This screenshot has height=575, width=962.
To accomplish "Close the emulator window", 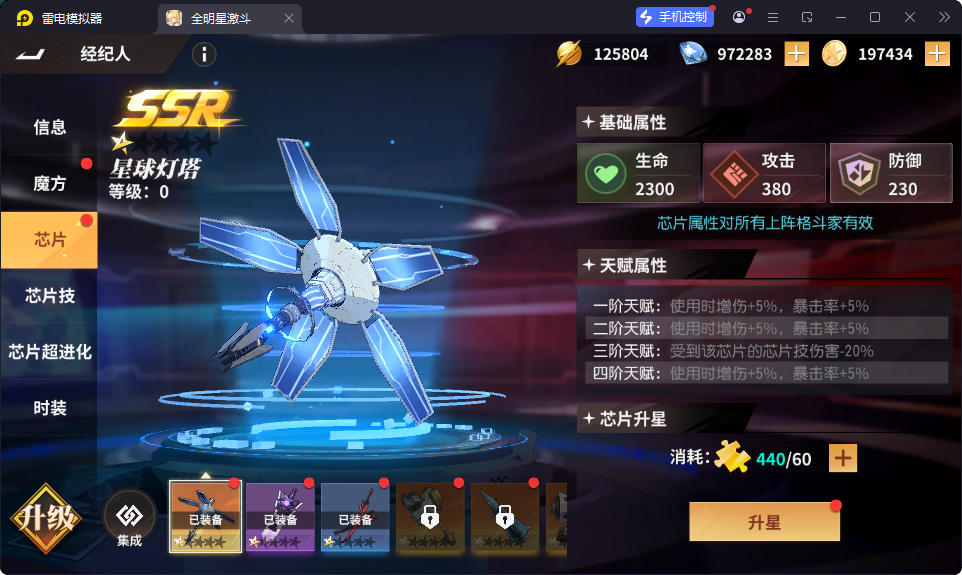I will 910,17.
